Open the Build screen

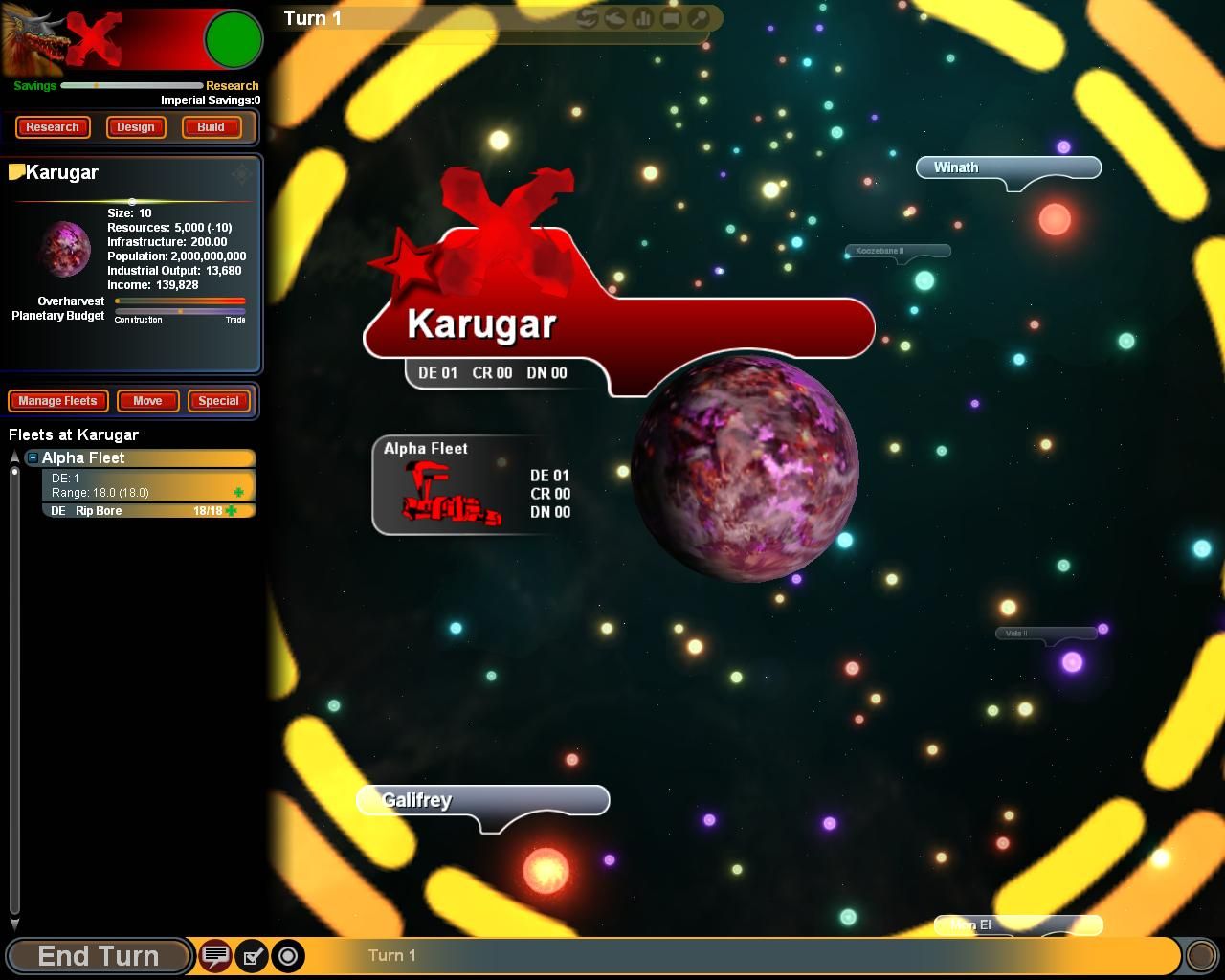[x=211, y=127]
